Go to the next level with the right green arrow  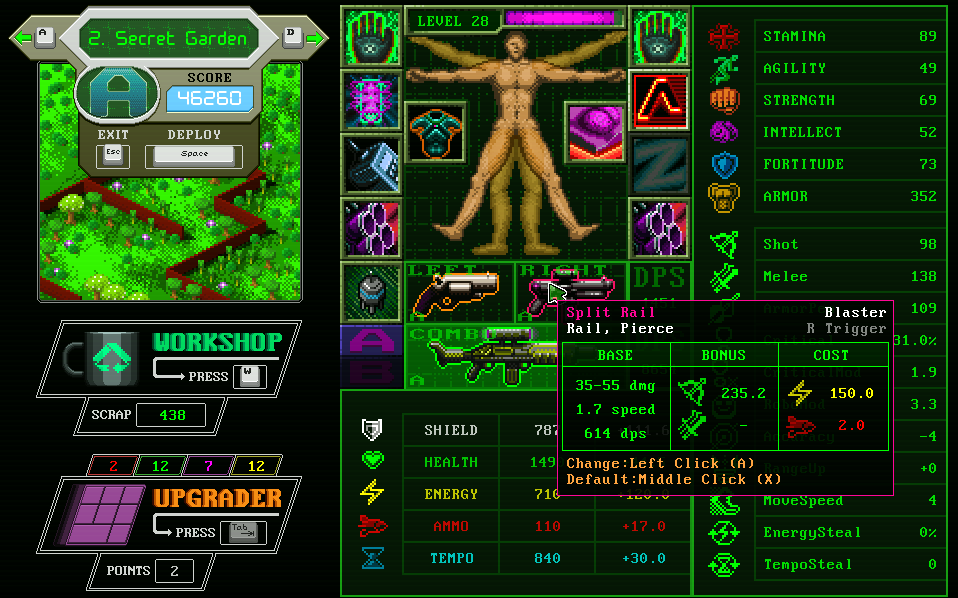click(x=315, y=38)
